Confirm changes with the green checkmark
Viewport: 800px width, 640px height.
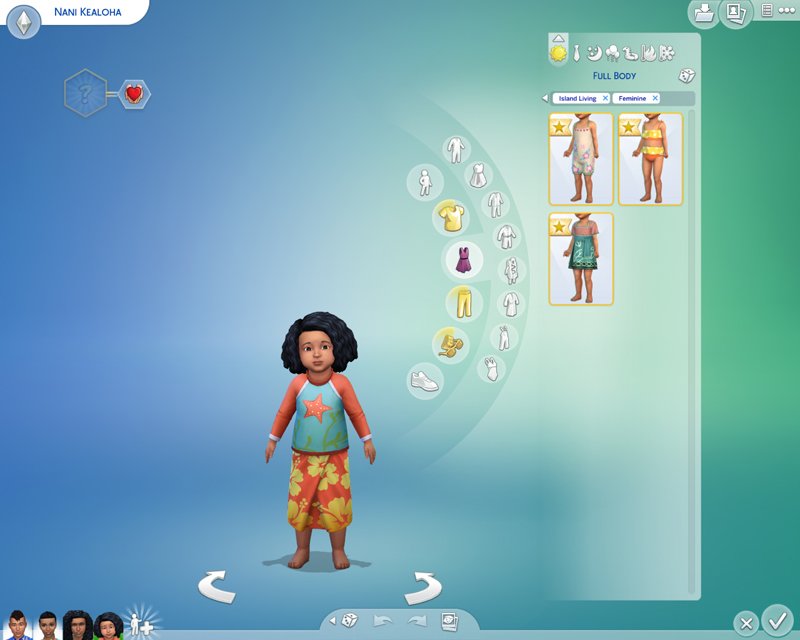[x=777, y=620]
